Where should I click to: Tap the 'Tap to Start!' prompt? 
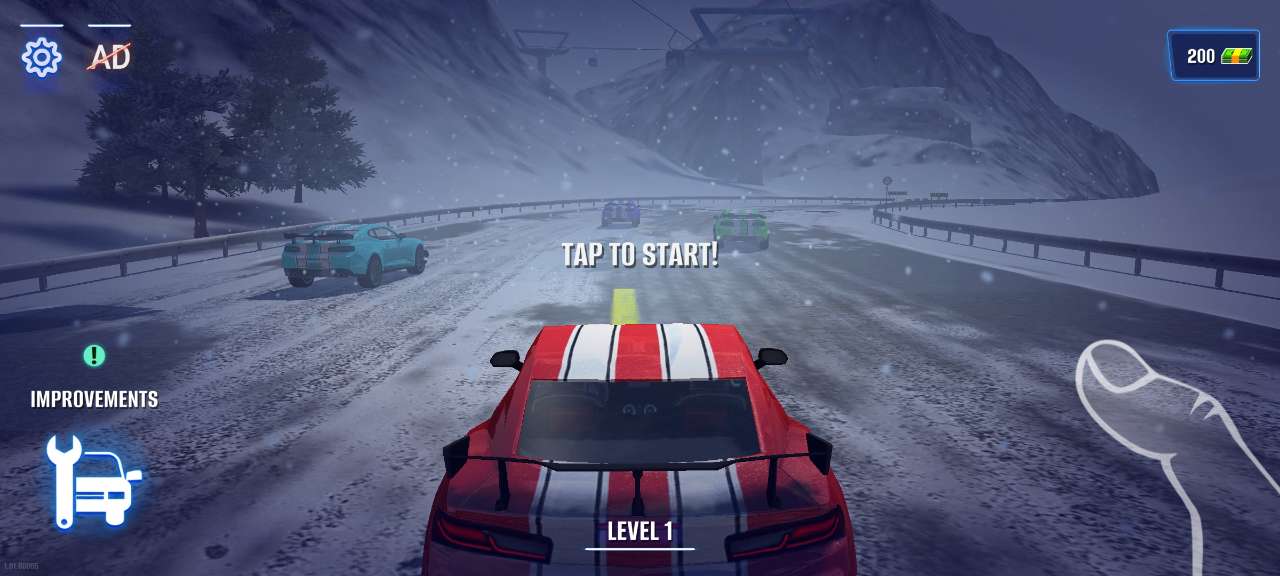(640, 255)
